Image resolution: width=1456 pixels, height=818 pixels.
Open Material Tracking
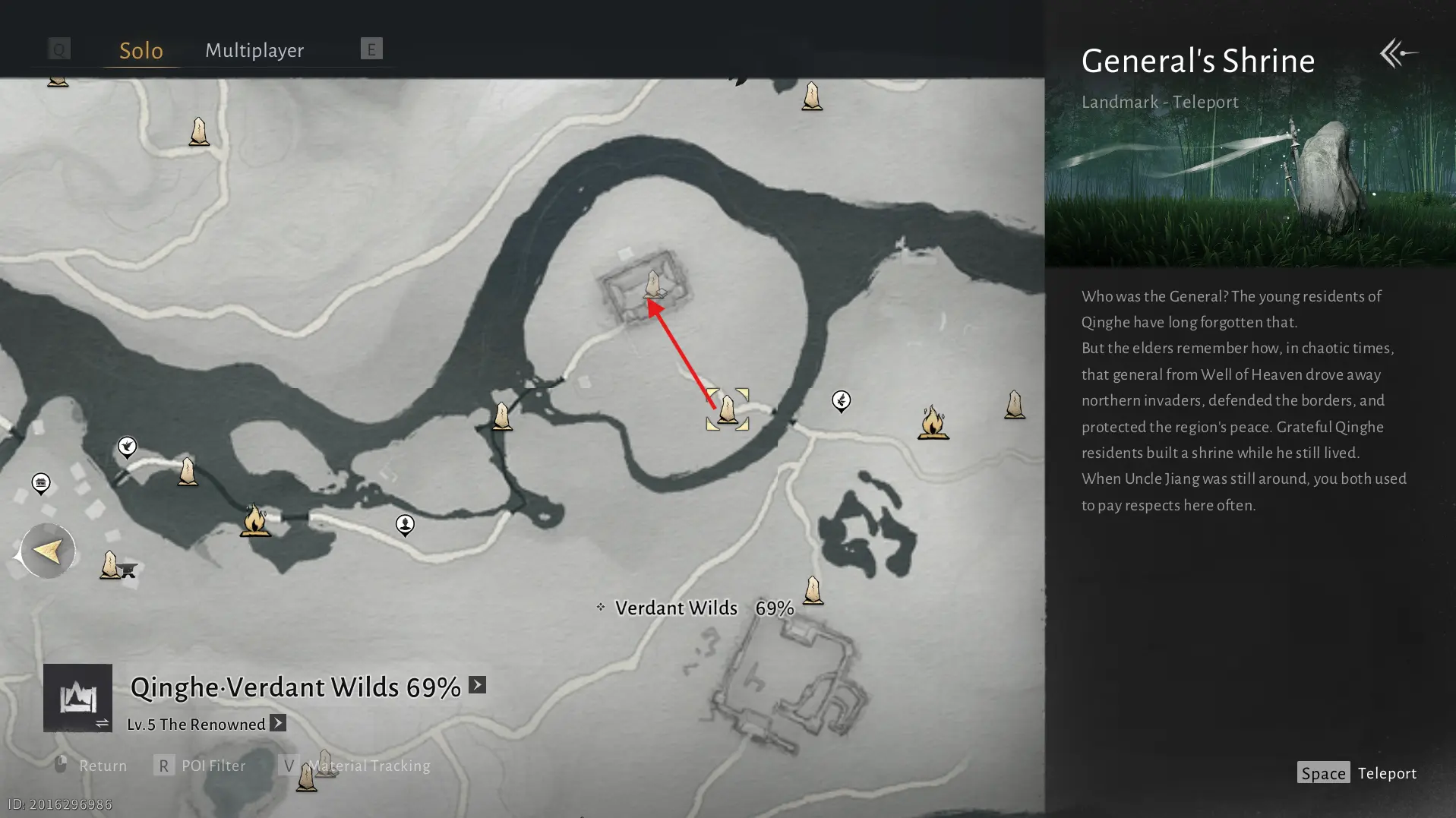click(x=355, y=766)
